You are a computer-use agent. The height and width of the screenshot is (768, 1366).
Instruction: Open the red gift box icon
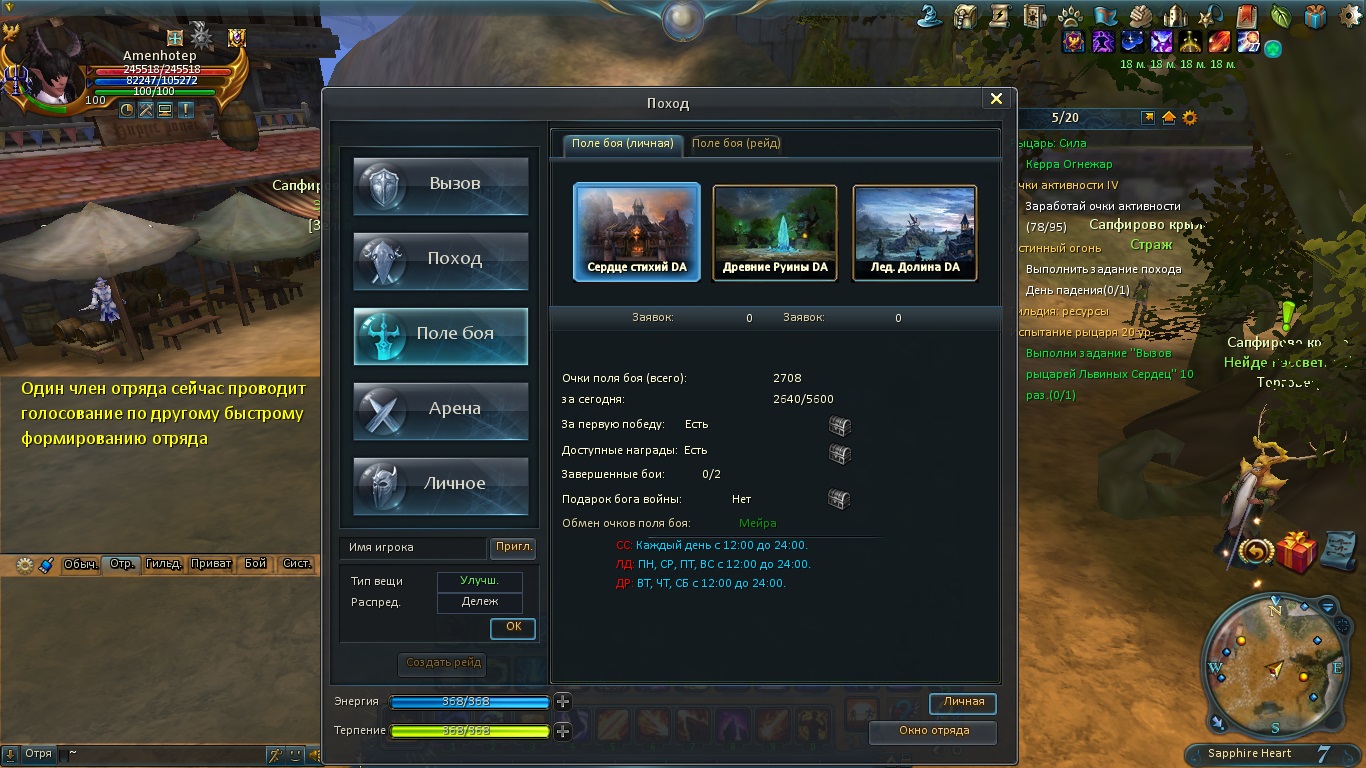point(1296,552)
